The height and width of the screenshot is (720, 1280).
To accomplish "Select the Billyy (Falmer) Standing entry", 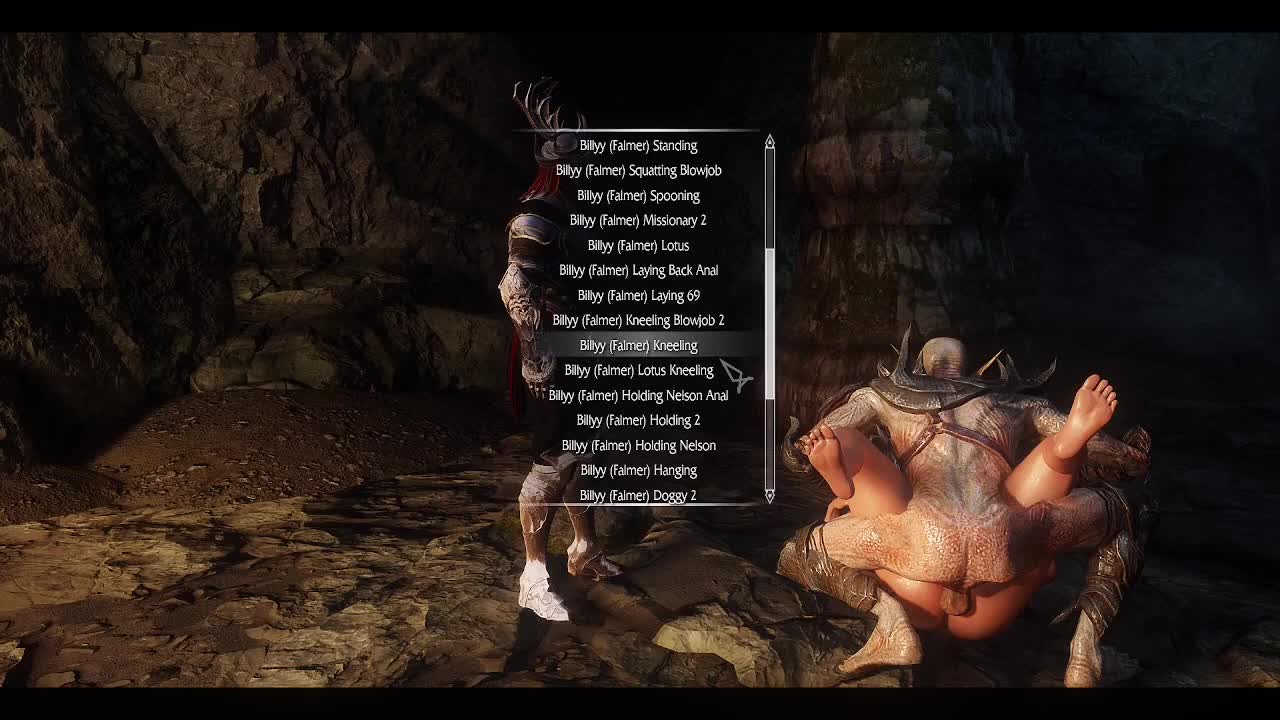I will (x=638, y=146).
